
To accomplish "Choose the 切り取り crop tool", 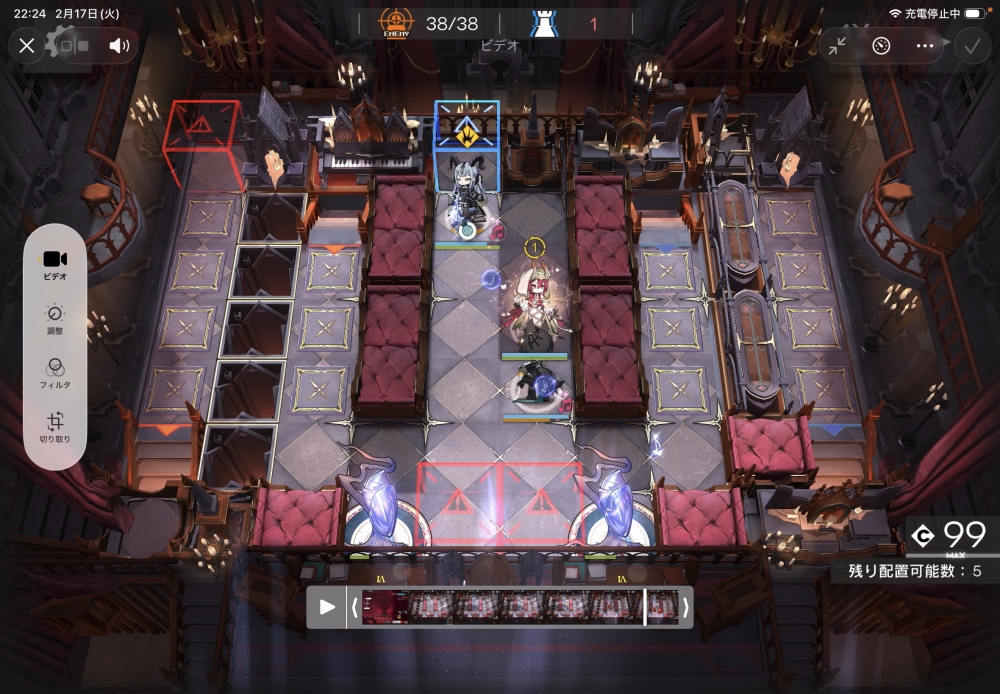I will coord(55,428).
